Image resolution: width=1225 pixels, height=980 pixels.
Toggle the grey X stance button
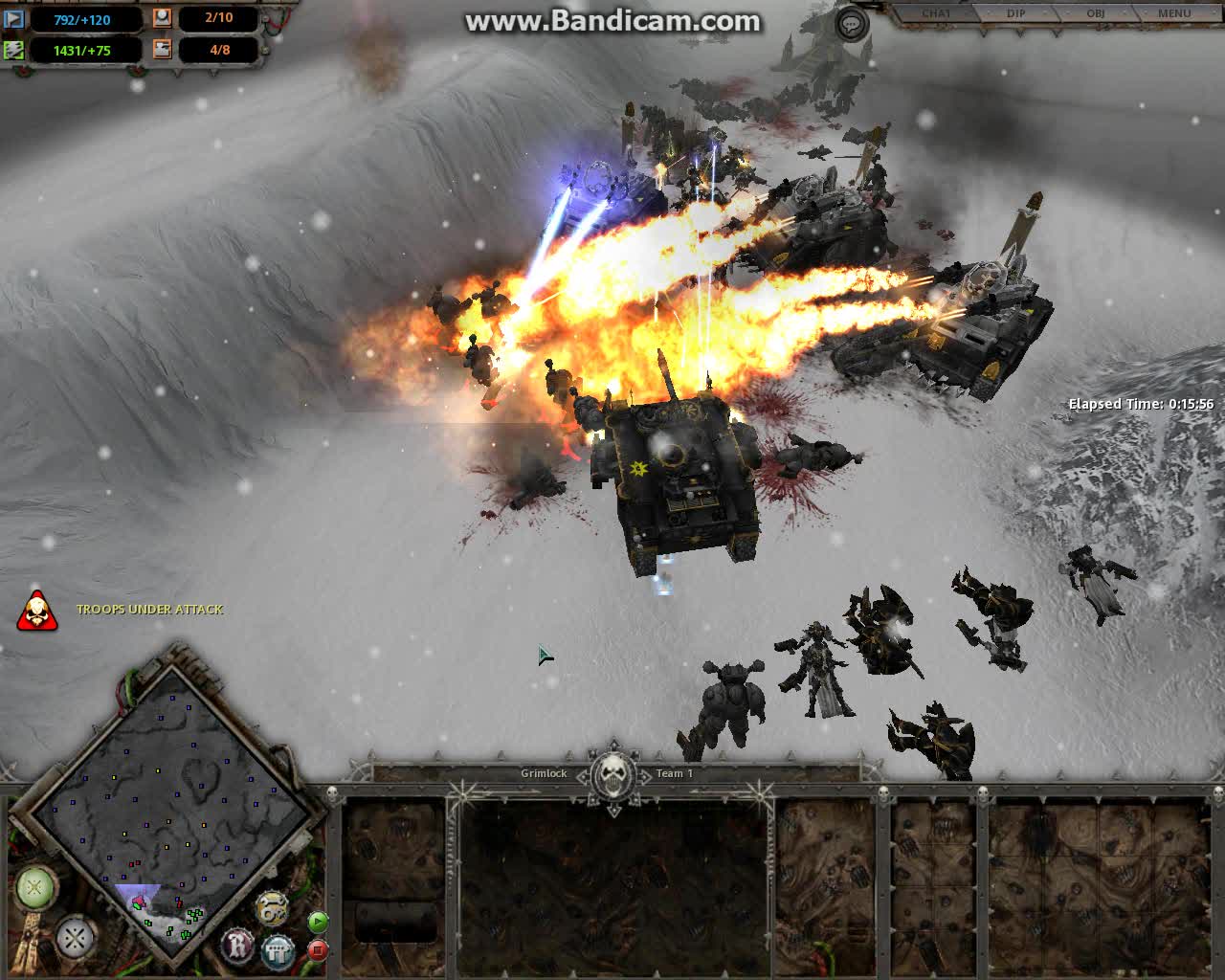pyautogui.click(x=75, y=940)
